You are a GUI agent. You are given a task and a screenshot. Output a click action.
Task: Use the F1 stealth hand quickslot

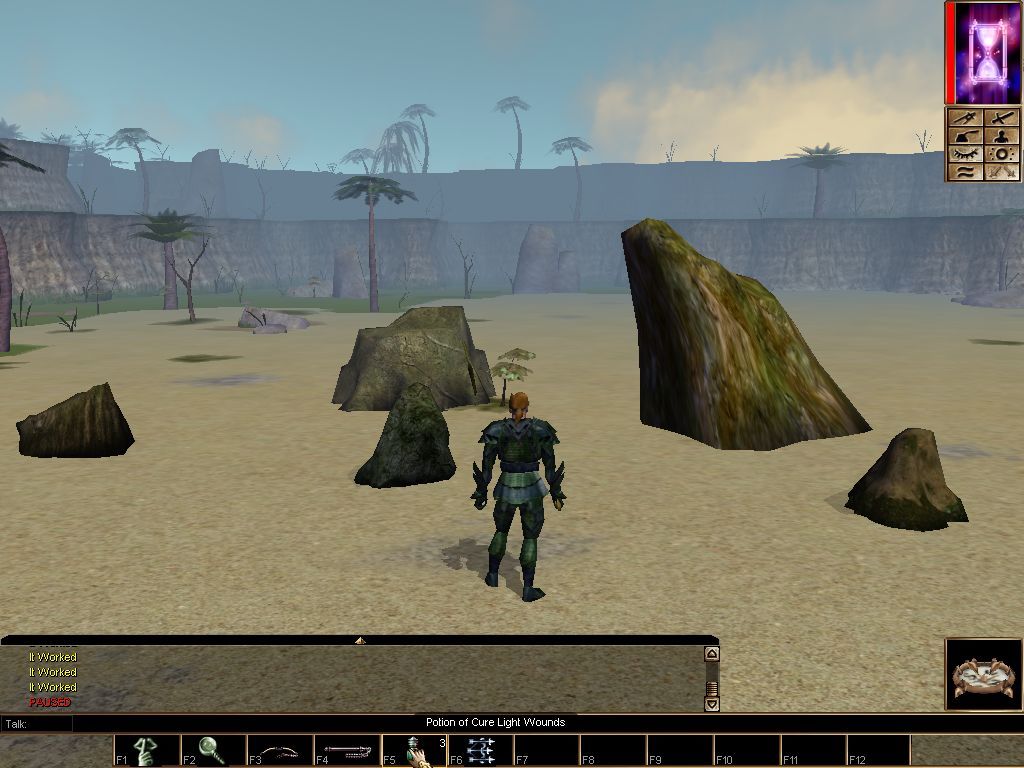(x=147, y=751)
